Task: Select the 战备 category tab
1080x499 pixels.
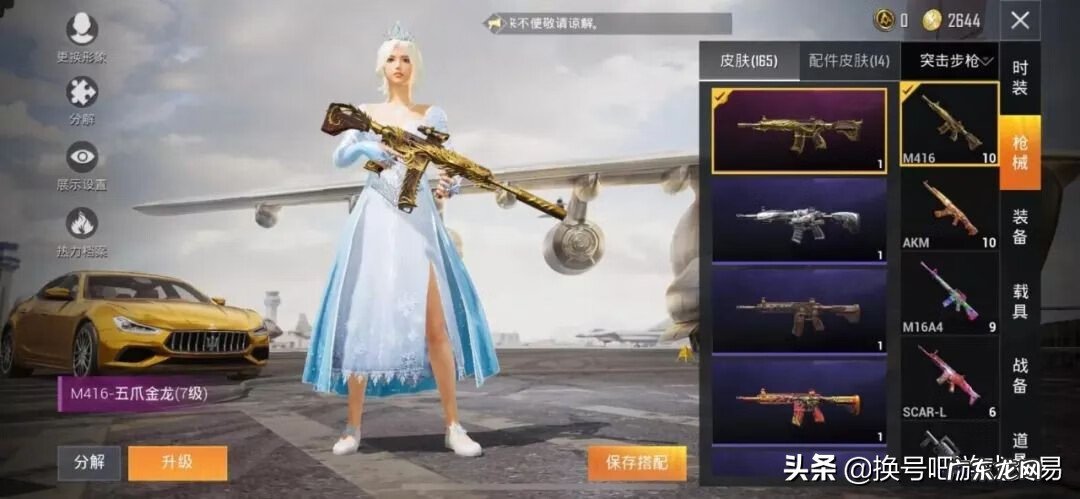Action: point(1020,374)
